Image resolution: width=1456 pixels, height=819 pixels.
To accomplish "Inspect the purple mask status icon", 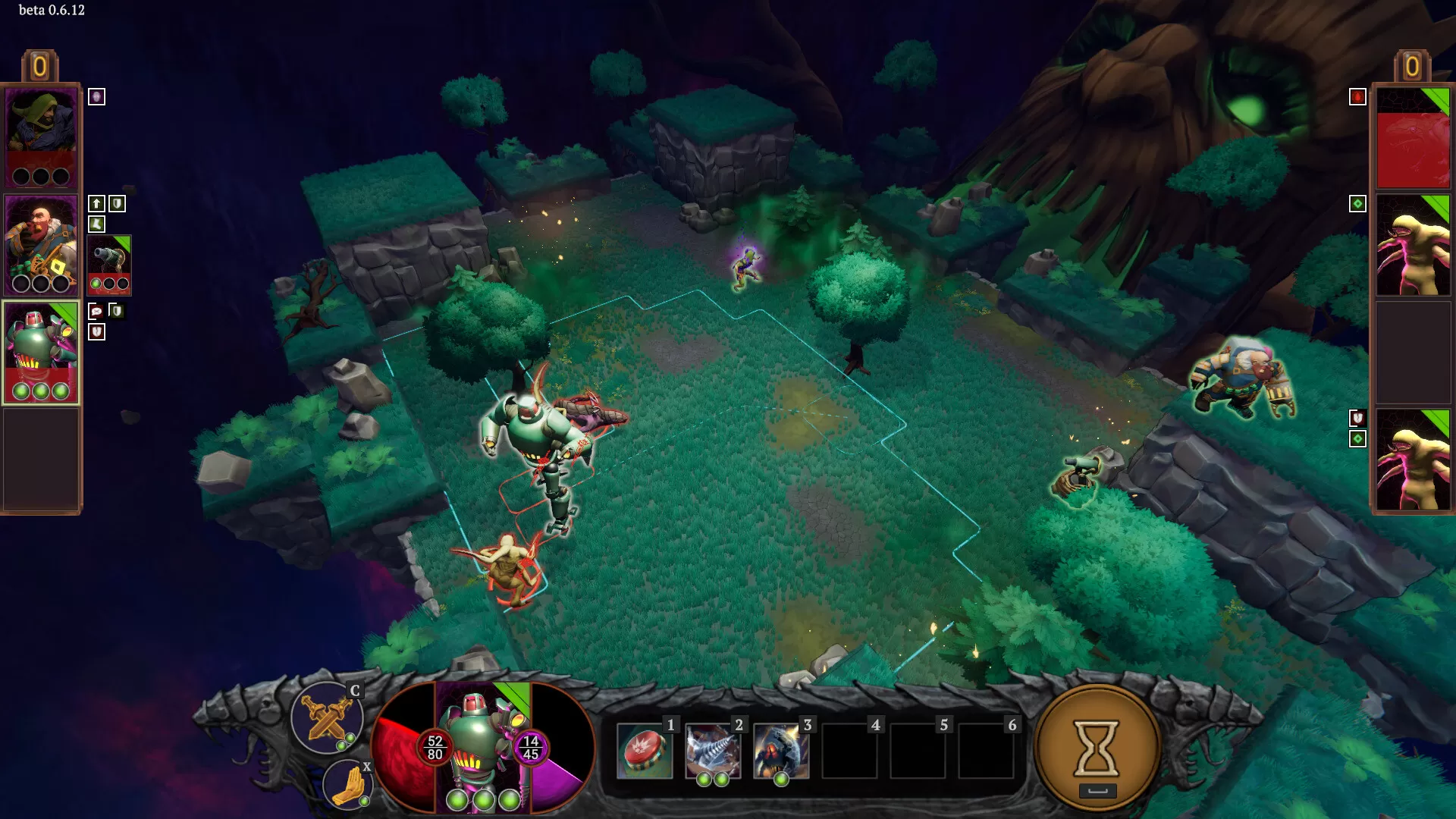I will click(96, 96).
